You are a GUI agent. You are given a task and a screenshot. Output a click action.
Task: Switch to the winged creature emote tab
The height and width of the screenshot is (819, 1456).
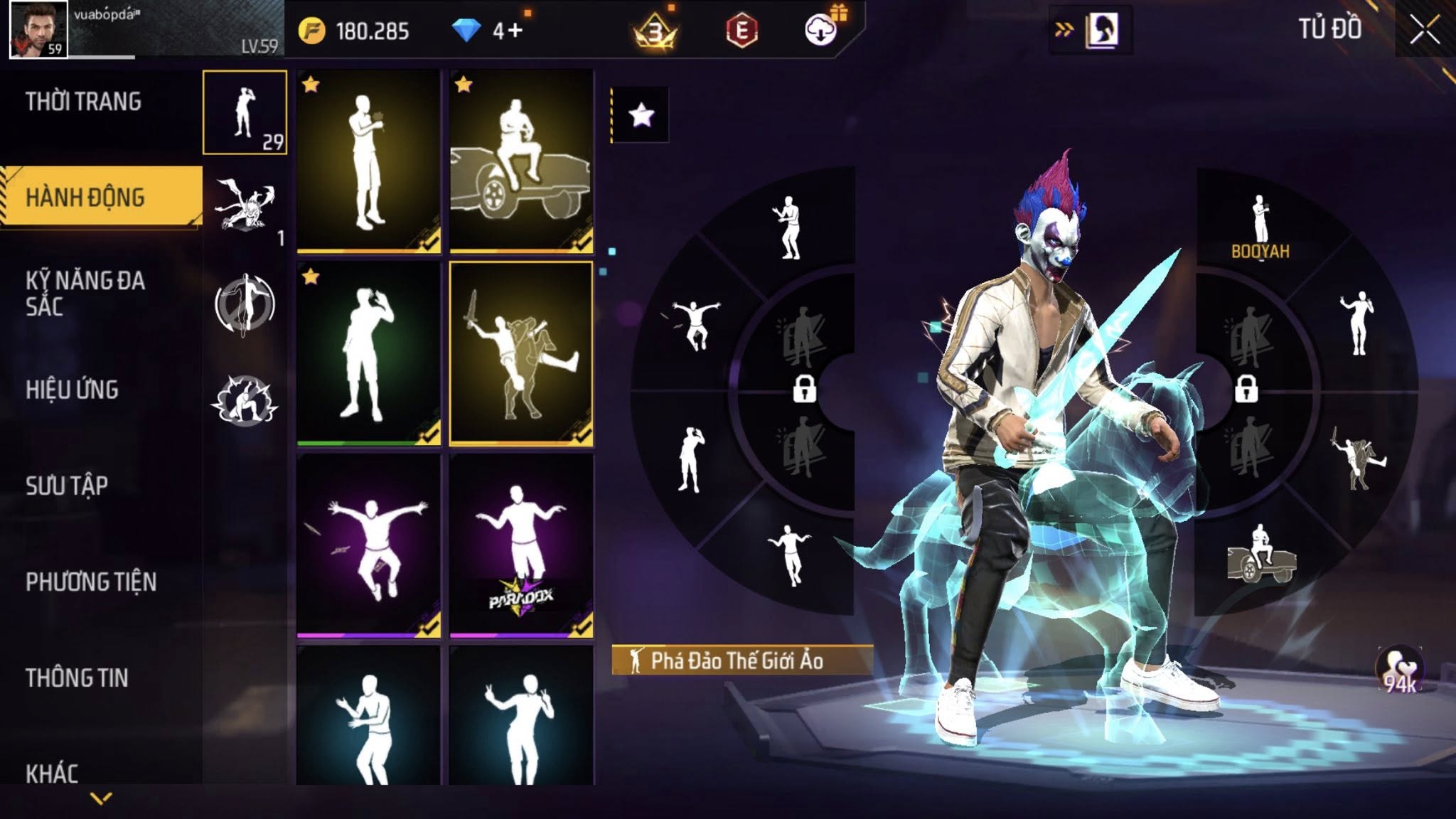[245, 208]
